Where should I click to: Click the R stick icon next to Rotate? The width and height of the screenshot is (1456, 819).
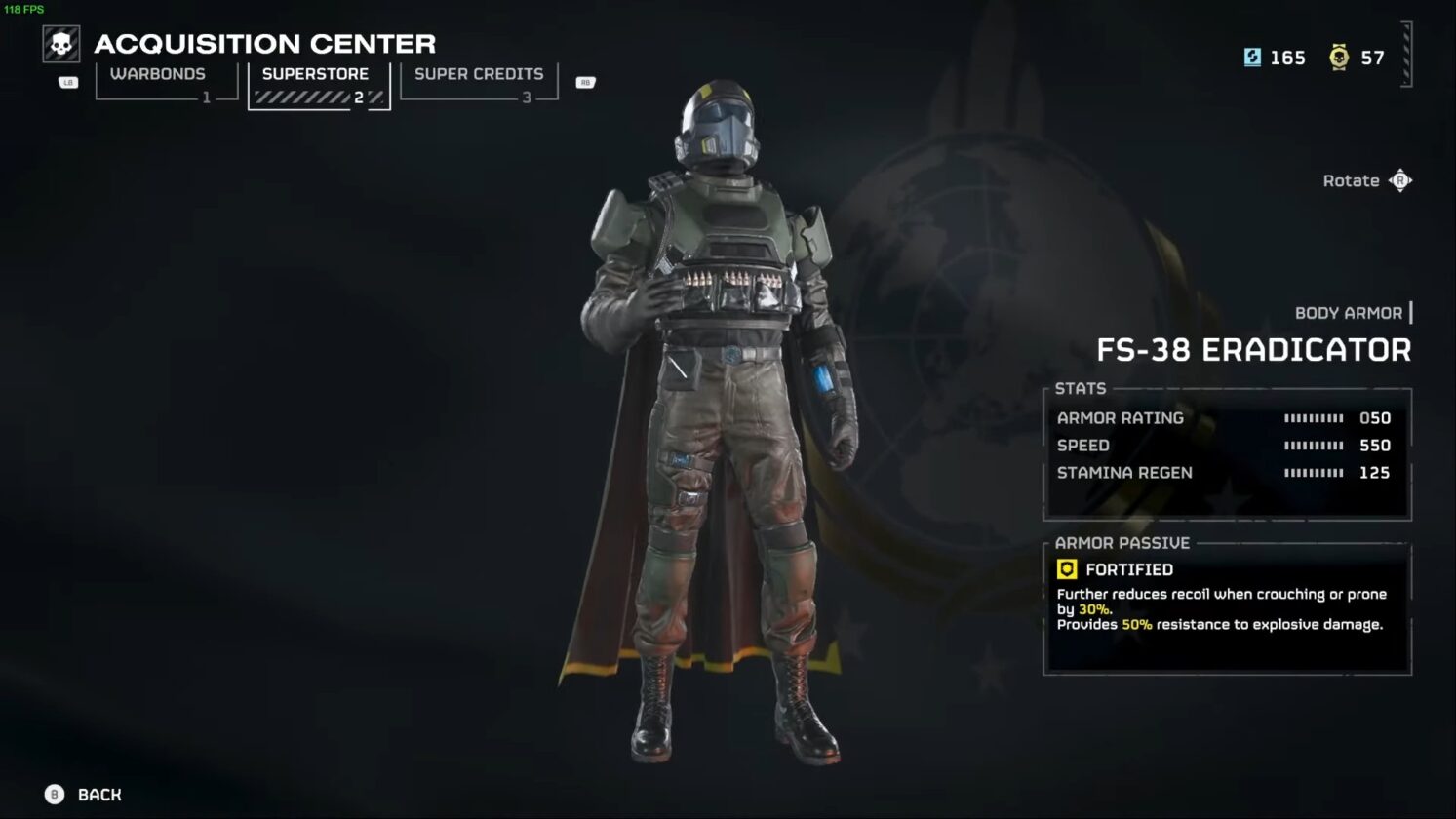pyautogui.click(x=1401, y=180)
